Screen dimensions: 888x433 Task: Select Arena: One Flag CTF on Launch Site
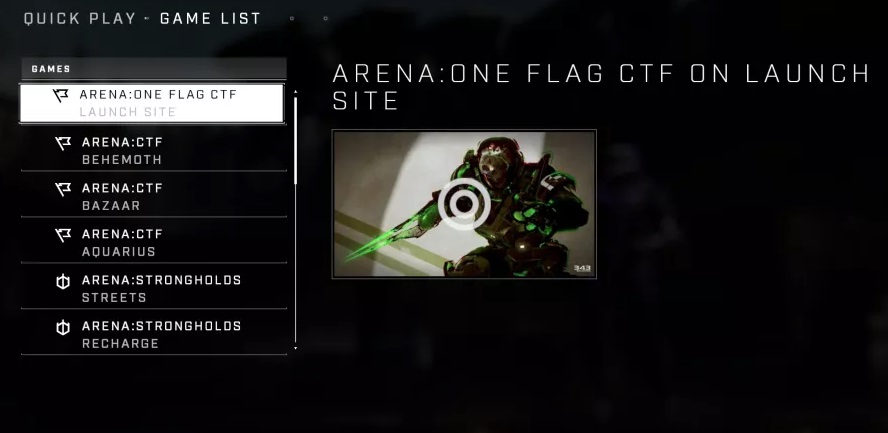pos(152,103)
